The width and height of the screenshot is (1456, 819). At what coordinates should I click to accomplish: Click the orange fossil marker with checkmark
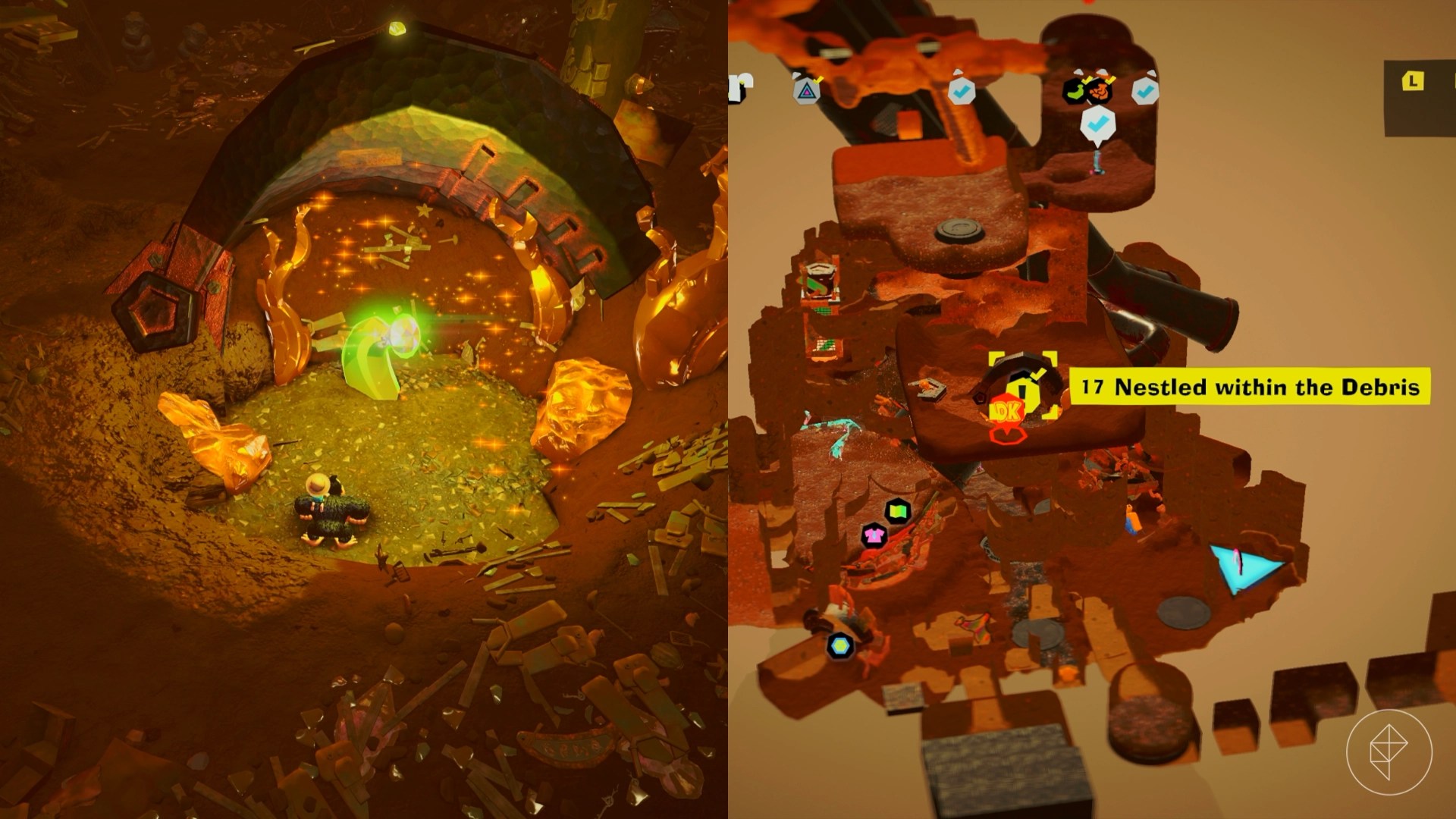(1098, 92)
